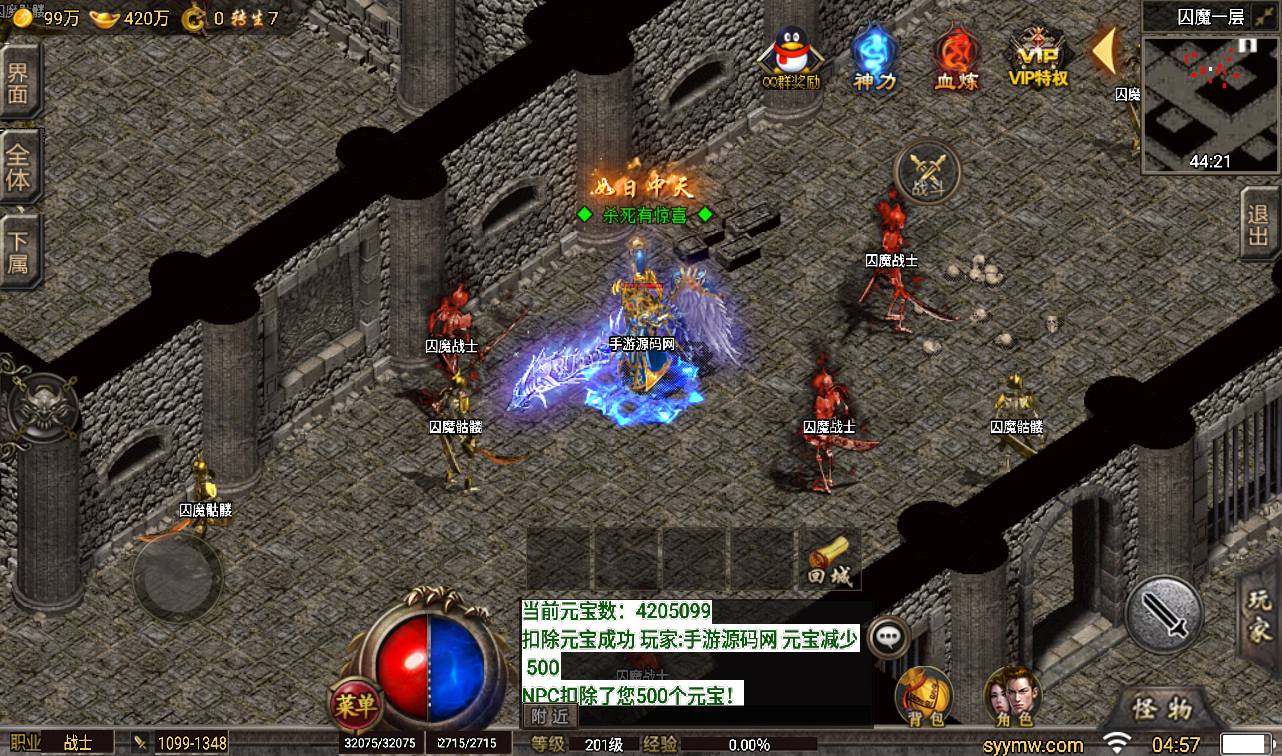1282x756 pixels.
Task: Open the 血炼 feature icon
Action: tap(956, 58)
